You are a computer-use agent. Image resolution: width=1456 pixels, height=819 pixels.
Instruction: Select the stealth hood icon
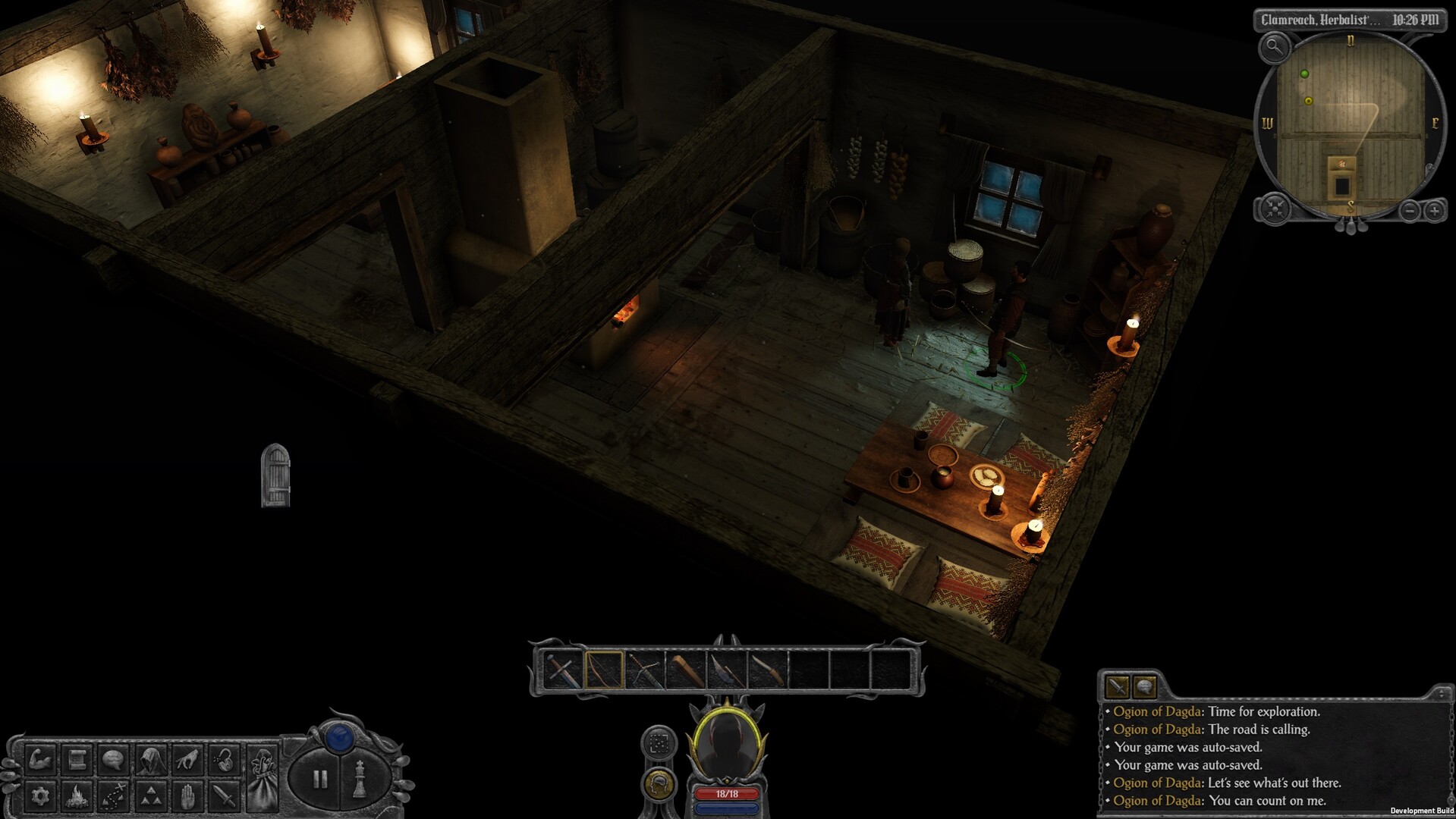149,758
